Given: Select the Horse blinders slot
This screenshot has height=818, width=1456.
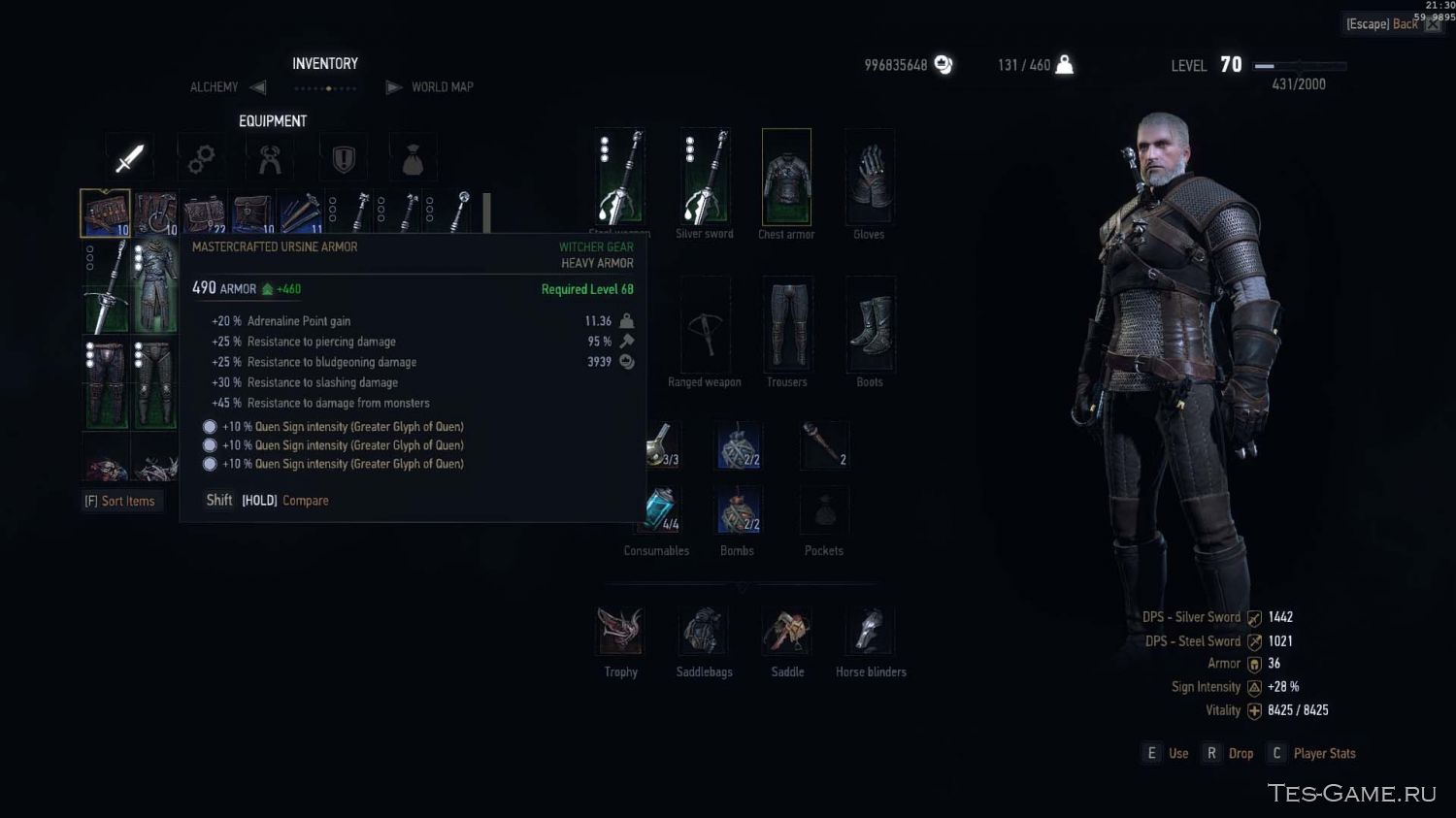Looking at the screenshot, I should pyautogui.click(x=870, y=633).
